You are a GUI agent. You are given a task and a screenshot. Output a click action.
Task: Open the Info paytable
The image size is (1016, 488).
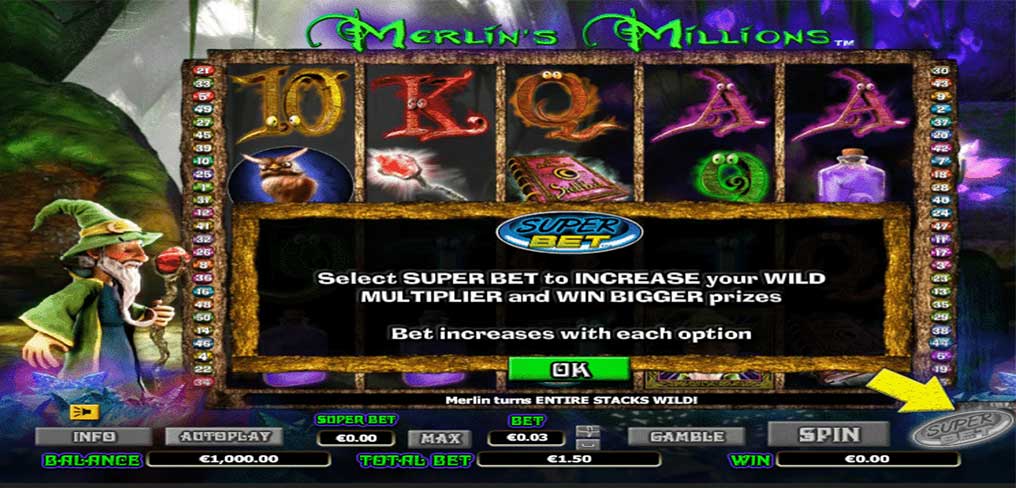click(93, 437)
